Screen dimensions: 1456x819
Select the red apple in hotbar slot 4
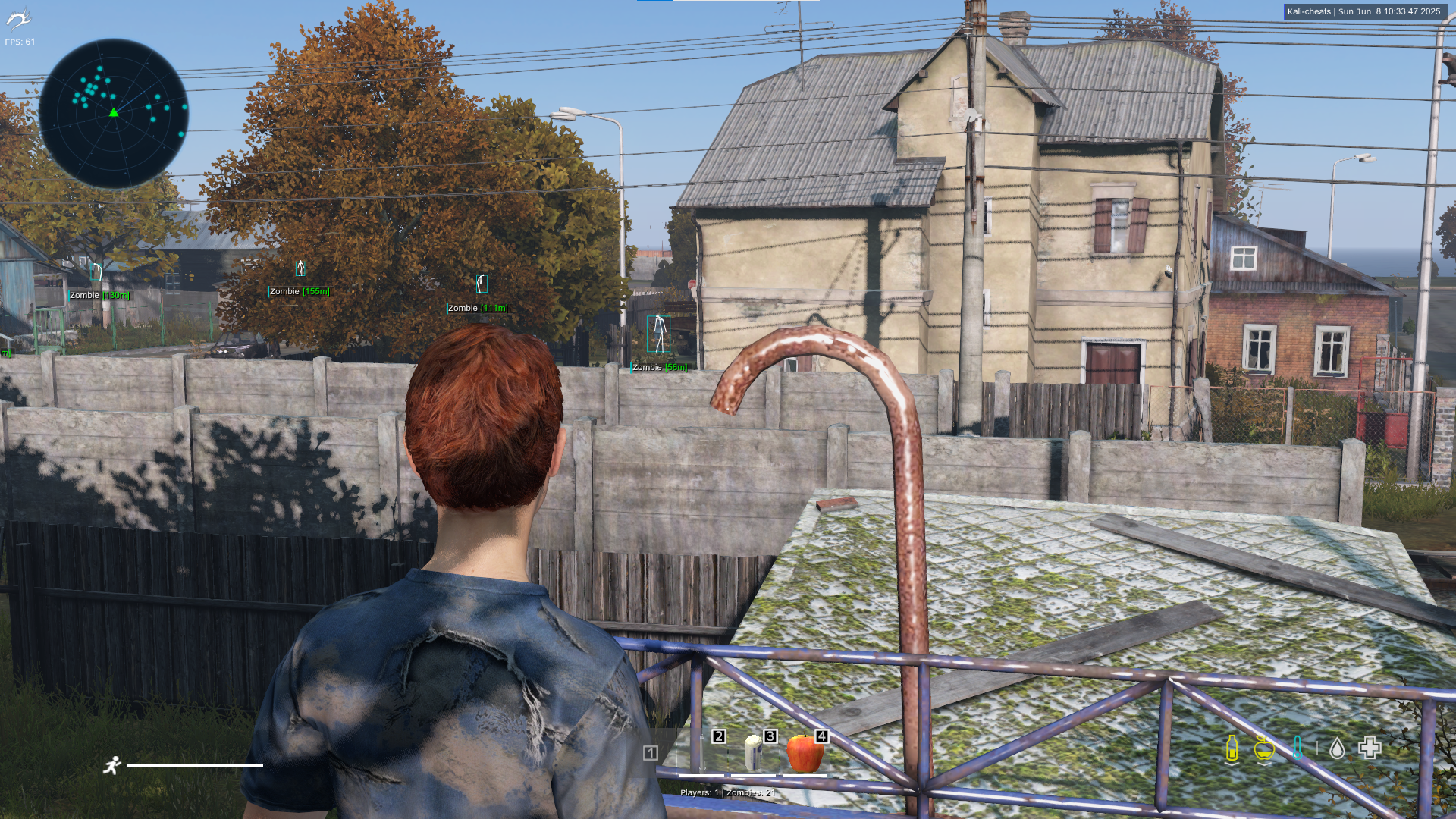(x=805, y=752)
